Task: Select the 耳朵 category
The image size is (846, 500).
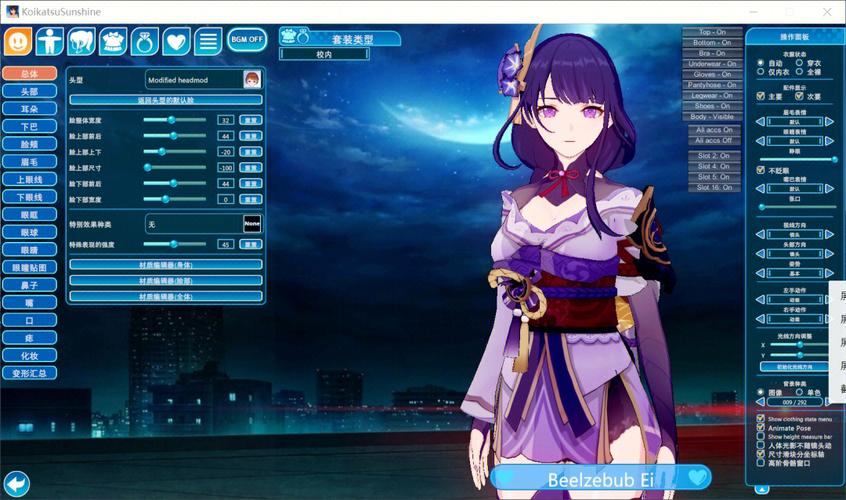Action: pyautogui.click(x=29, y=109)
